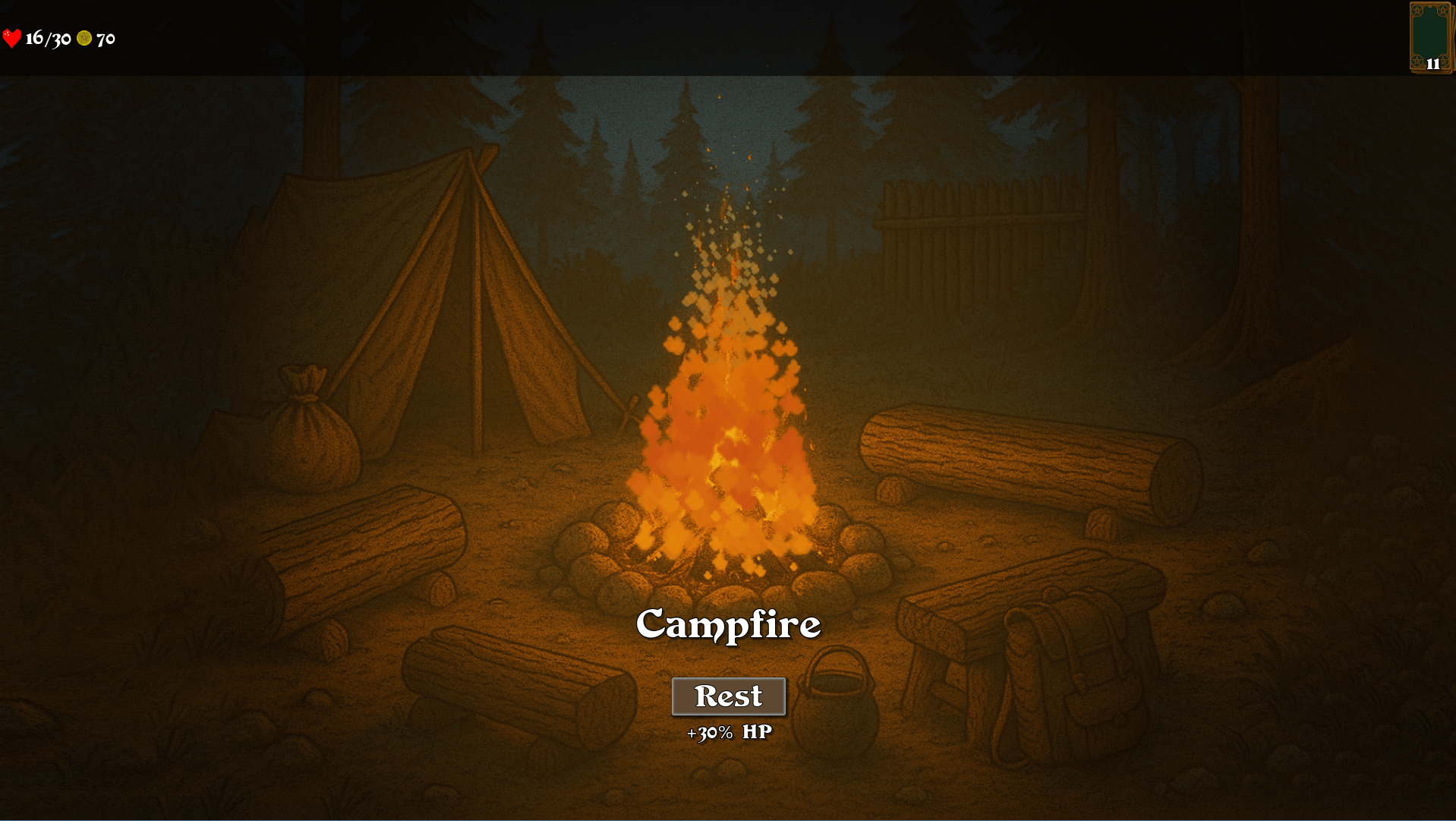This screenshot has width=1456, height=821.
Task: Click the Rest button
Action: click(728, 695)
